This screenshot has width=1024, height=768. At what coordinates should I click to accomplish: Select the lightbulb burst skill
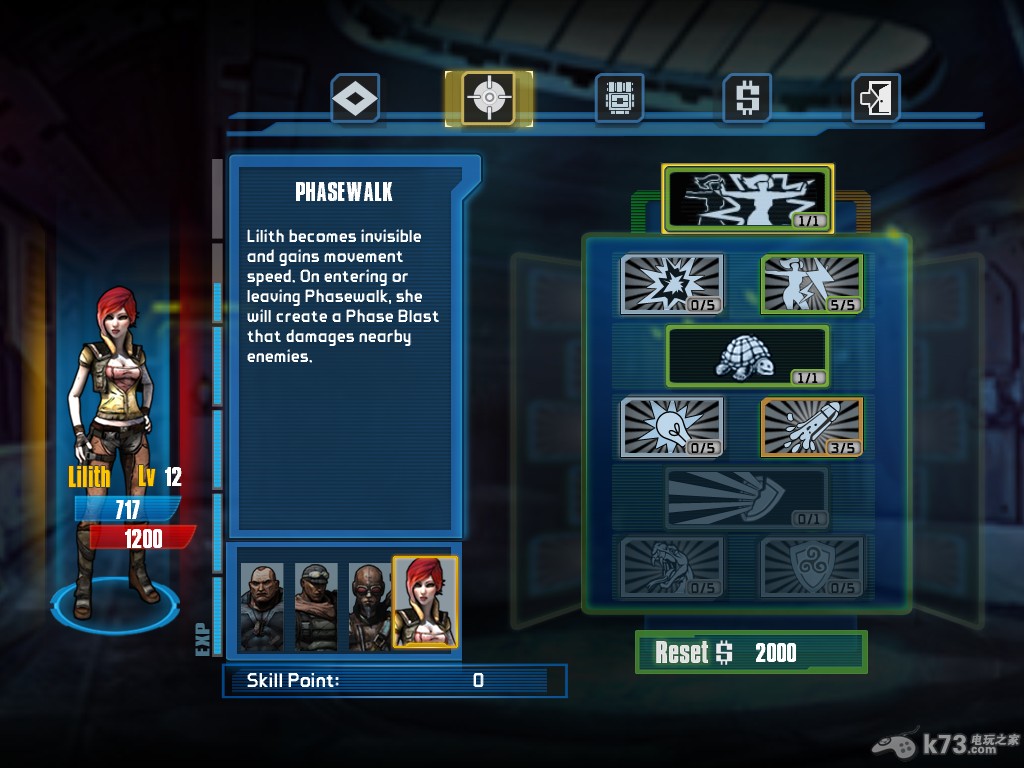tap(673, 427)
